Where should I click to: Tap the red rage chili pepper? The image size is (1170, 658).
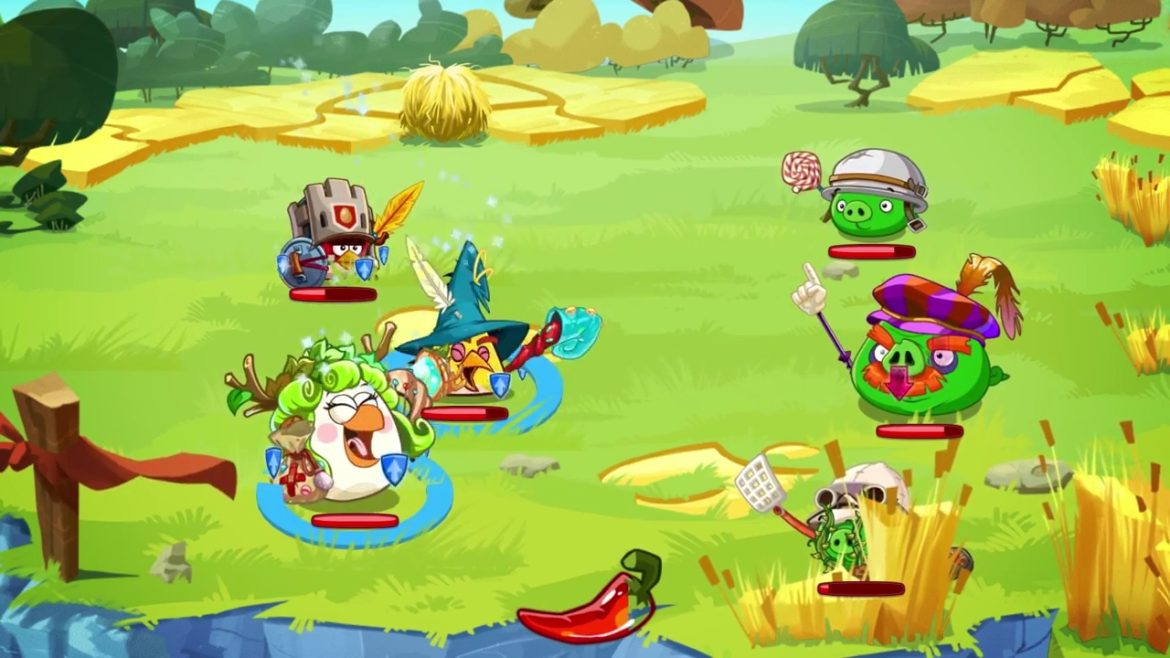coord(587,602)
